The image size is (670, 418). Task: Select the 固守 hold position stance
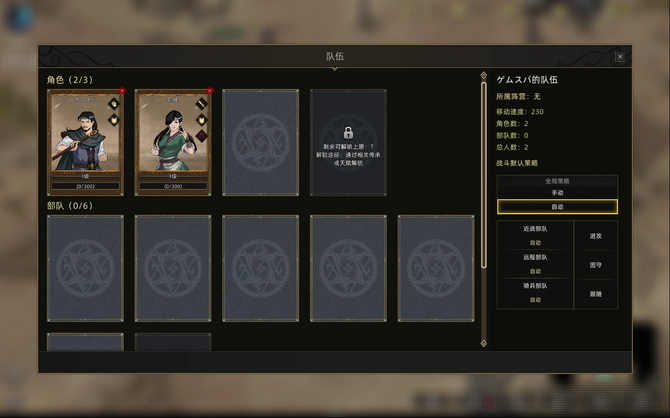tap(596, 265)
